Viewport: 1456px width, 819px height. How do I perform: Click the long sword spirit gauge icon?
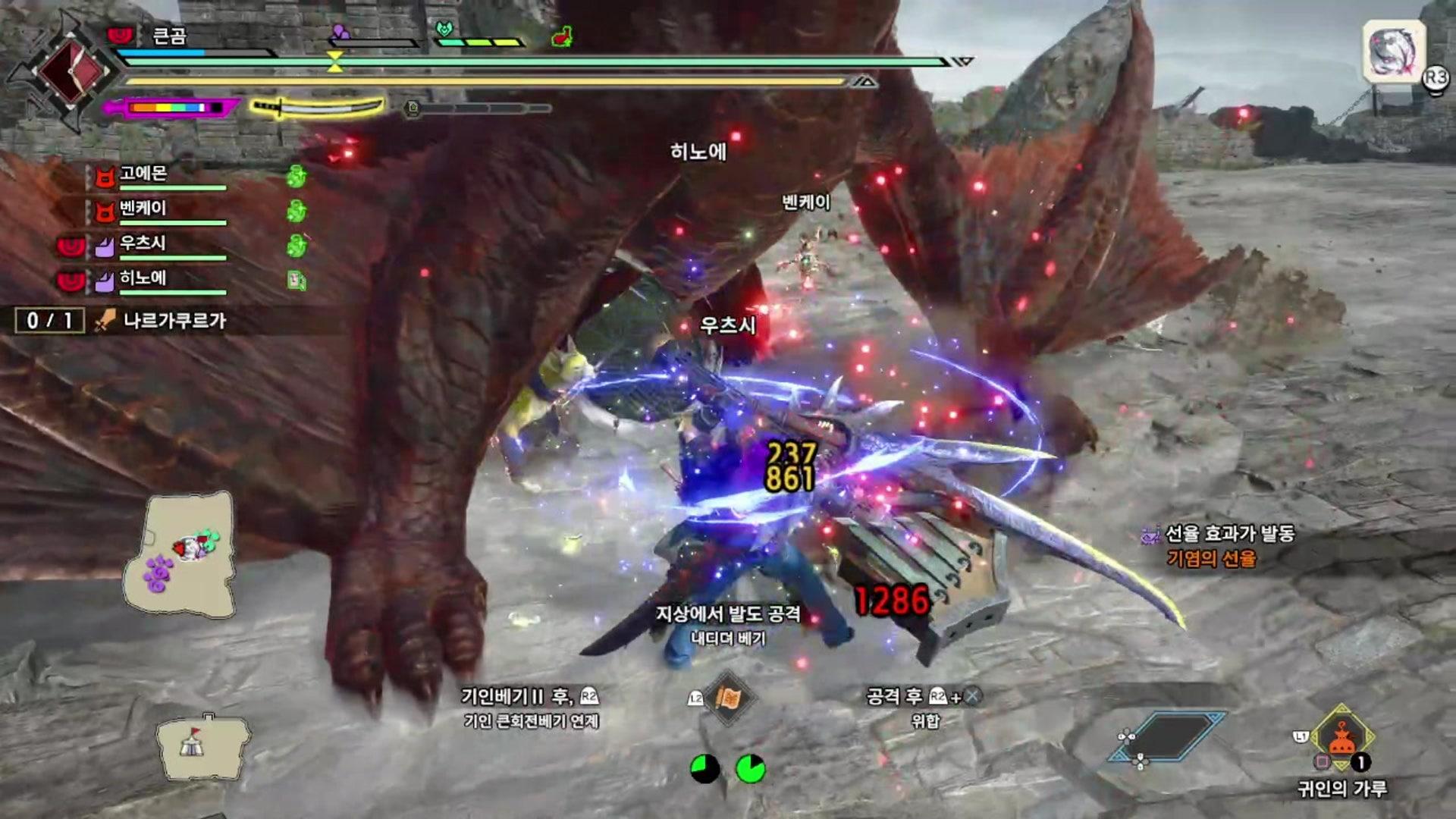318,108
